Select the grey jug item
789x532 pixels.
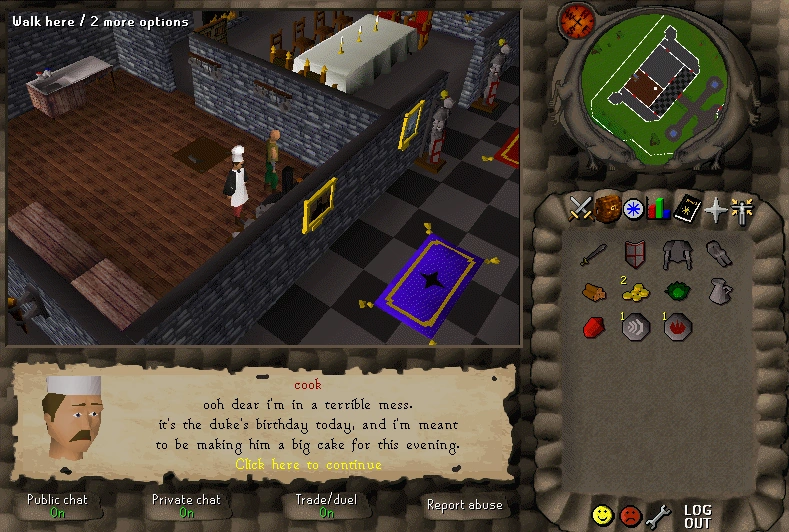[716, 291]
